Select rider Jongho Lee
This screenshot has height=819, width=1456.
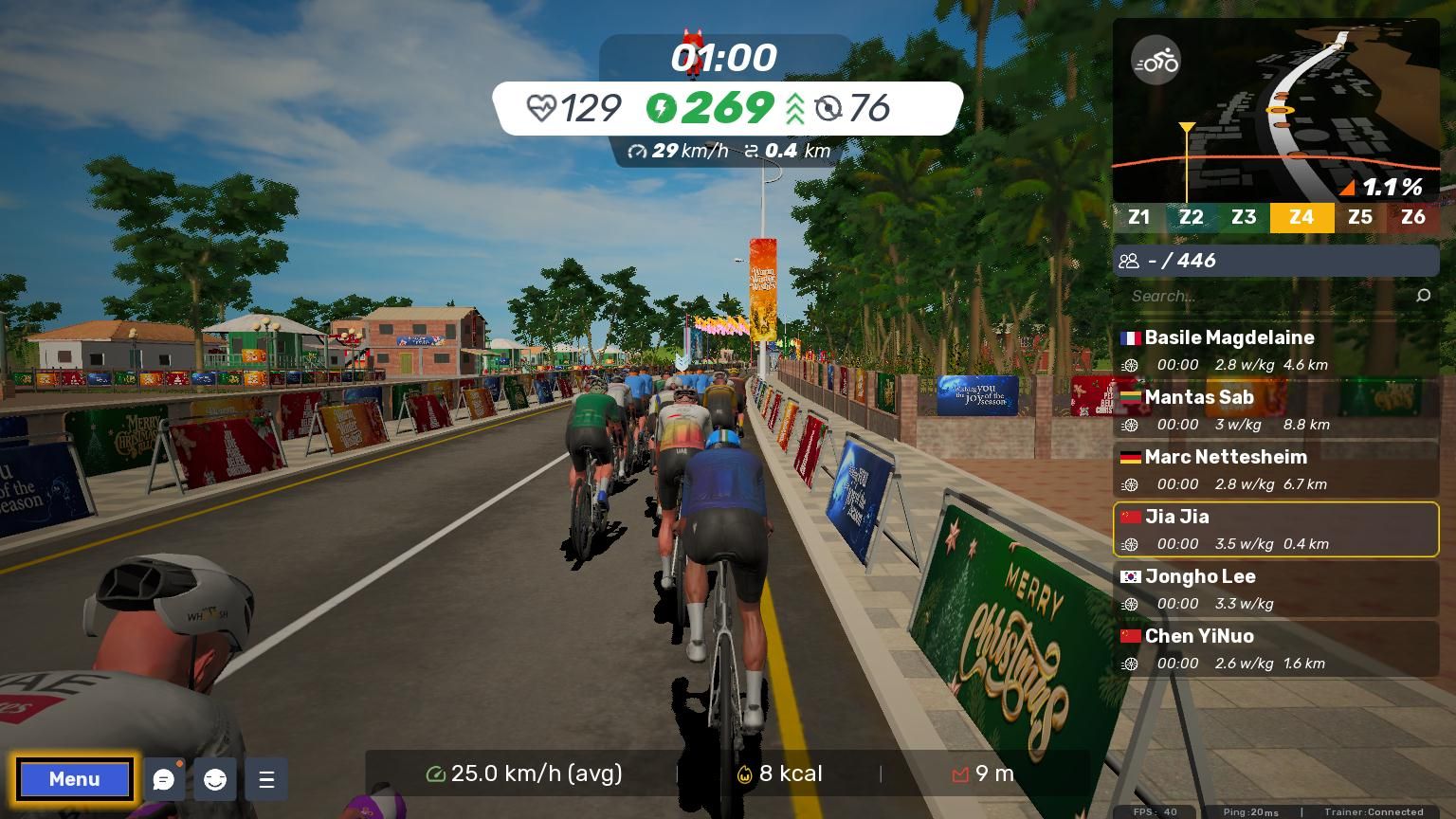tap(1276, 589)
